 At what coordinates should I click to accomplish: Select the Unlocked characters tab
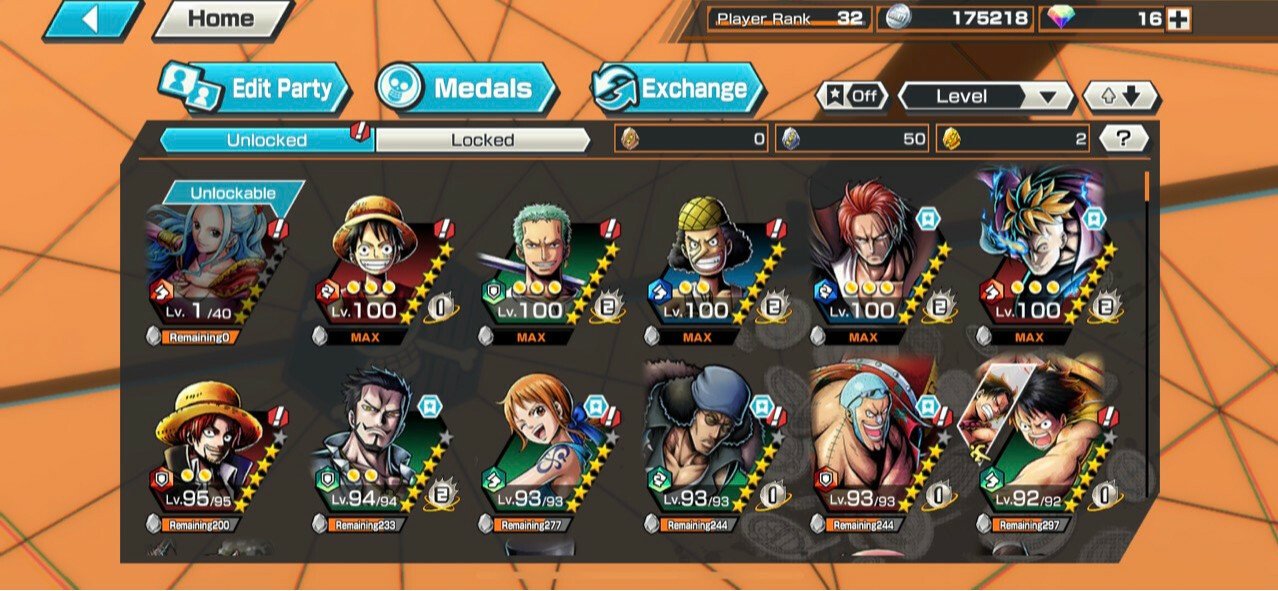click(266, 140)
